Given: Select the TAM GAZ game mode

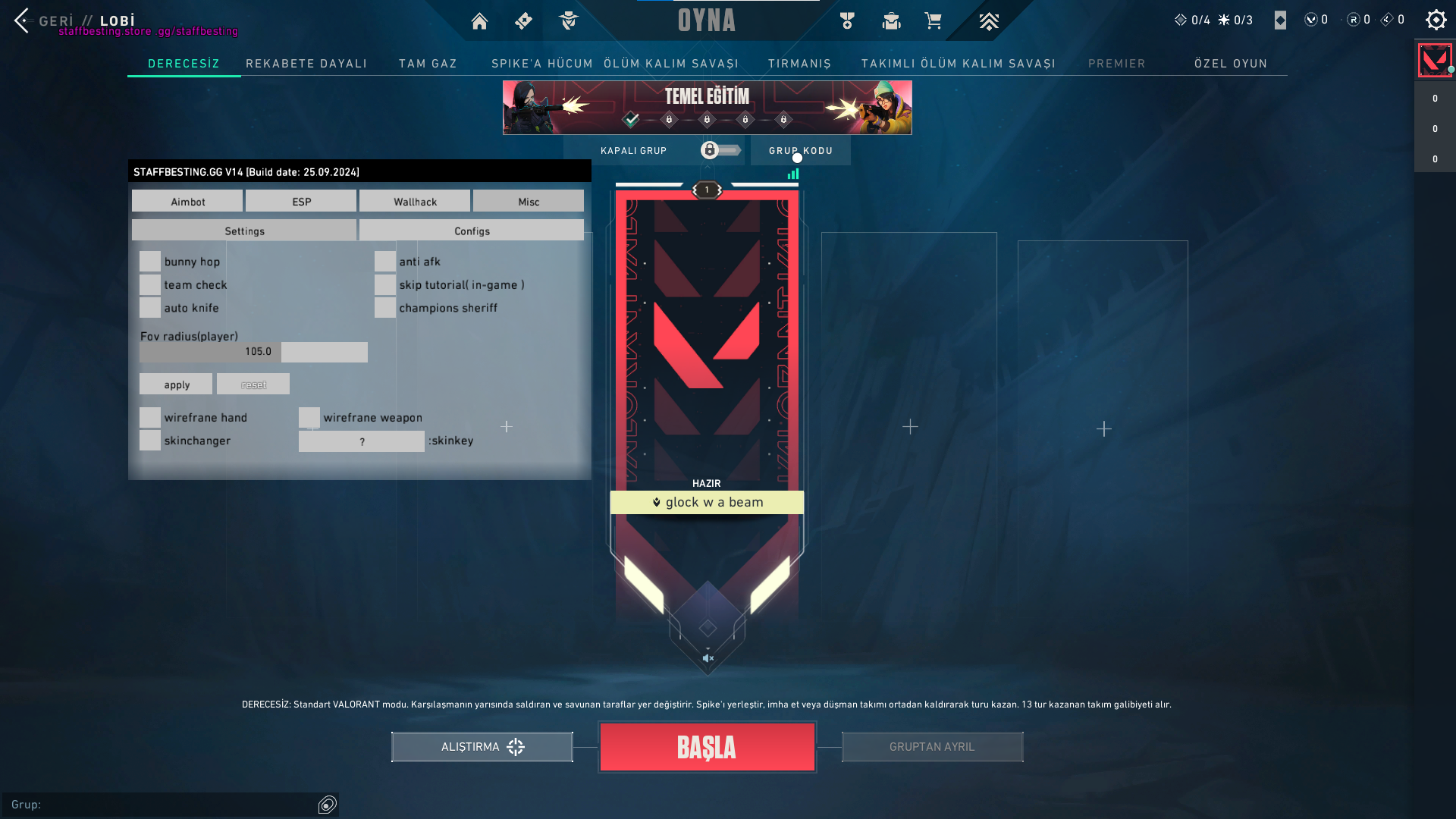Looking at the screenshot, I should [428, 64].
